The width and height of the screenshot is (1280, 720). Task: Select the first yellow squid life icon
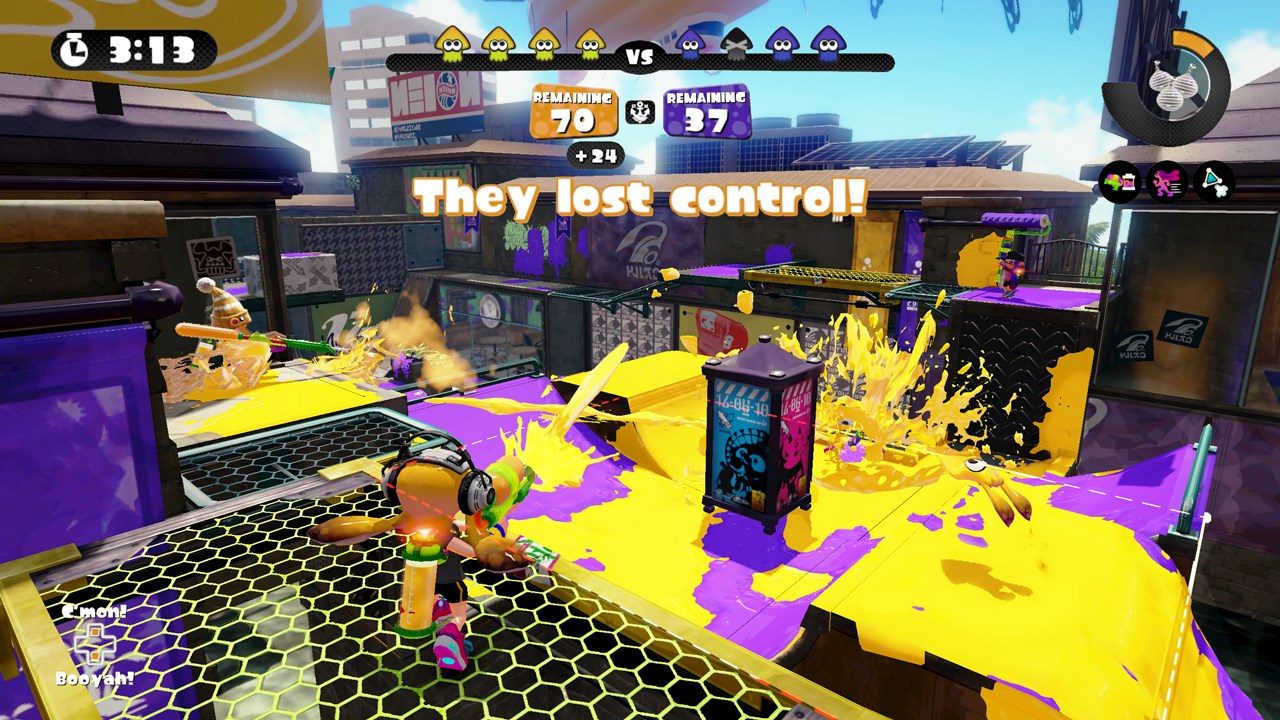pyautogui.click(x=454, y=44)
